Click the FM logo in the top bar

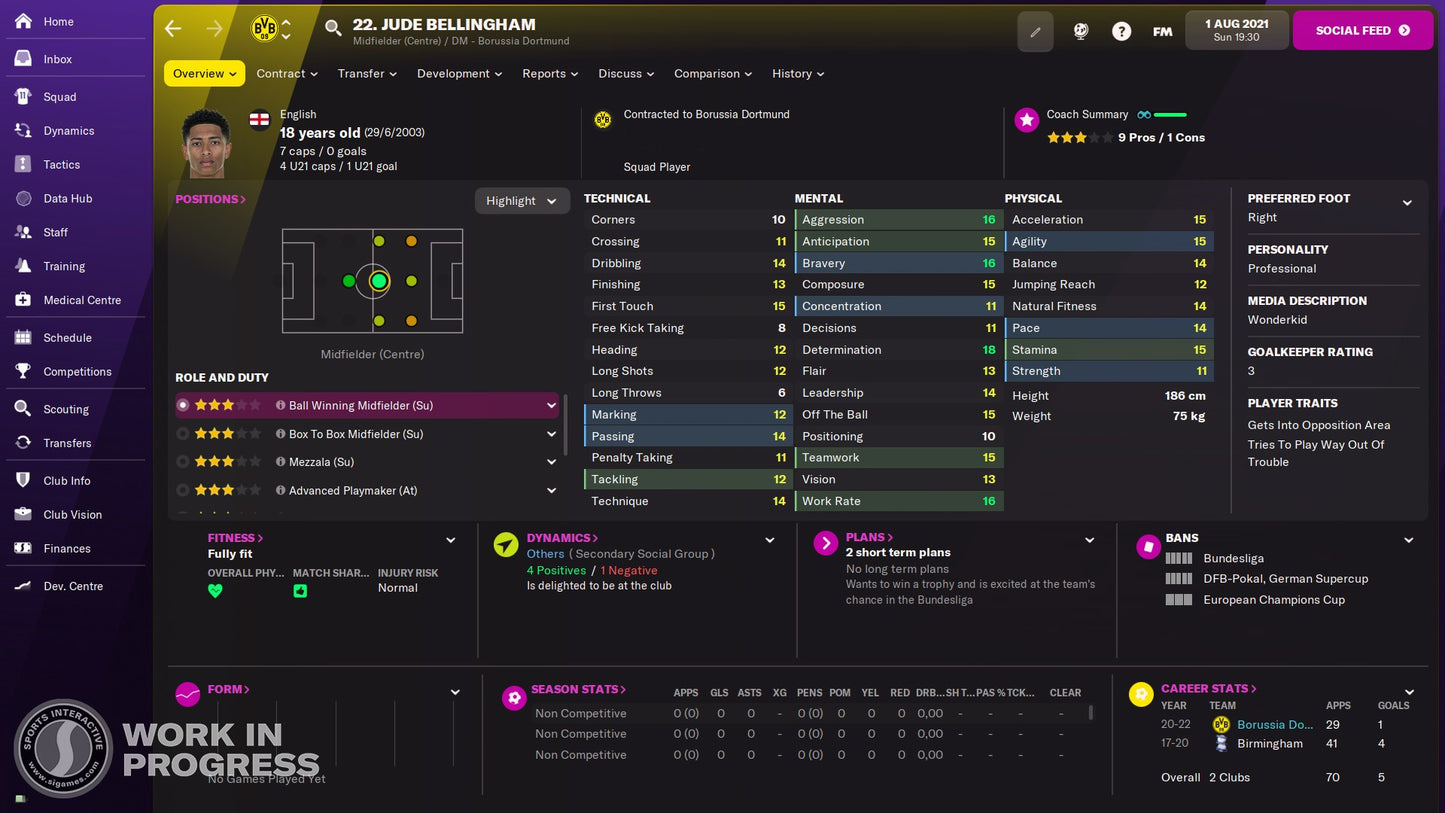tap(1162, 31)
